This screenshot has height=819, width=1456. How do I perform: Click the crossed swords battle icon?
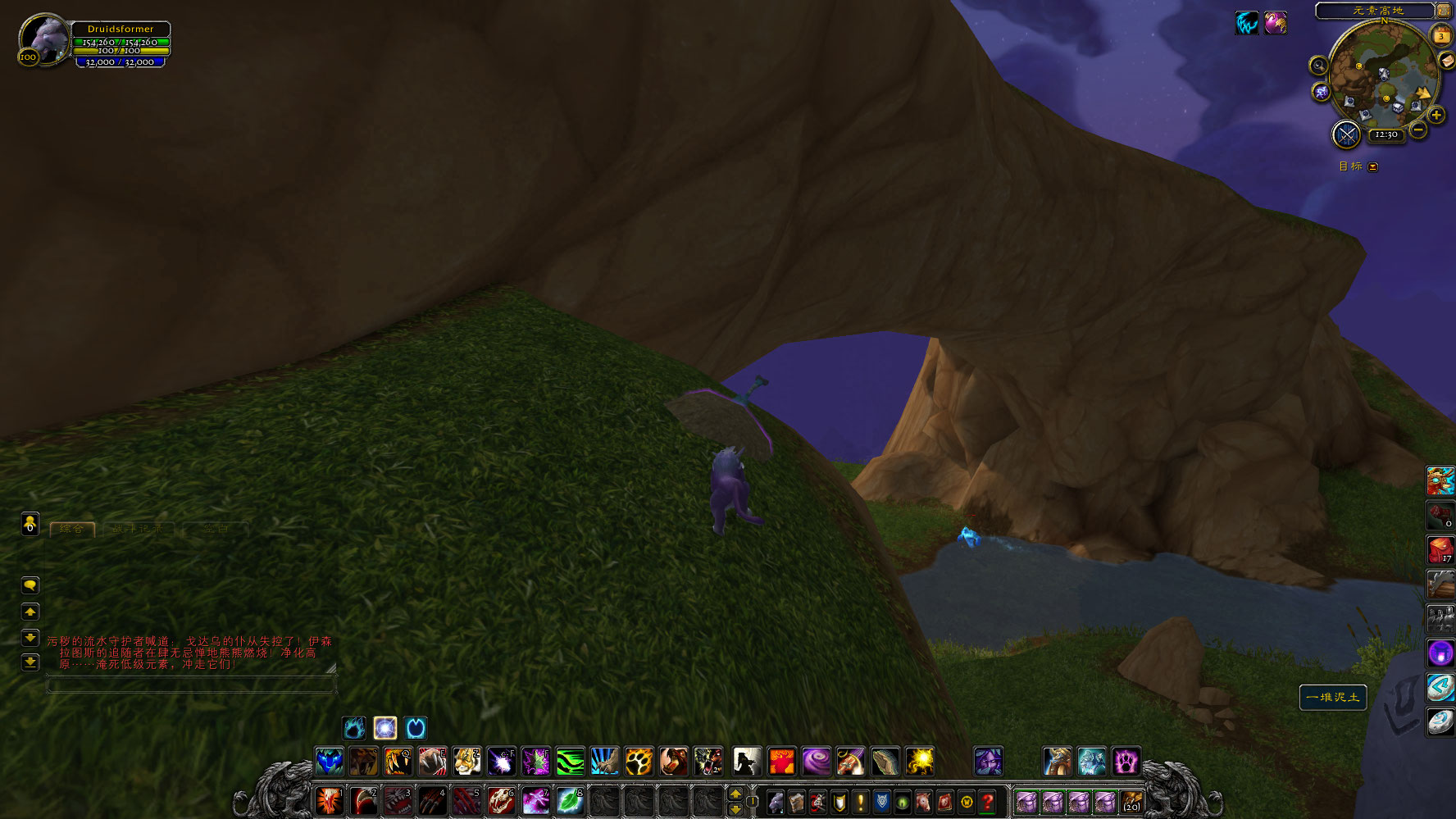(1346, 134)
